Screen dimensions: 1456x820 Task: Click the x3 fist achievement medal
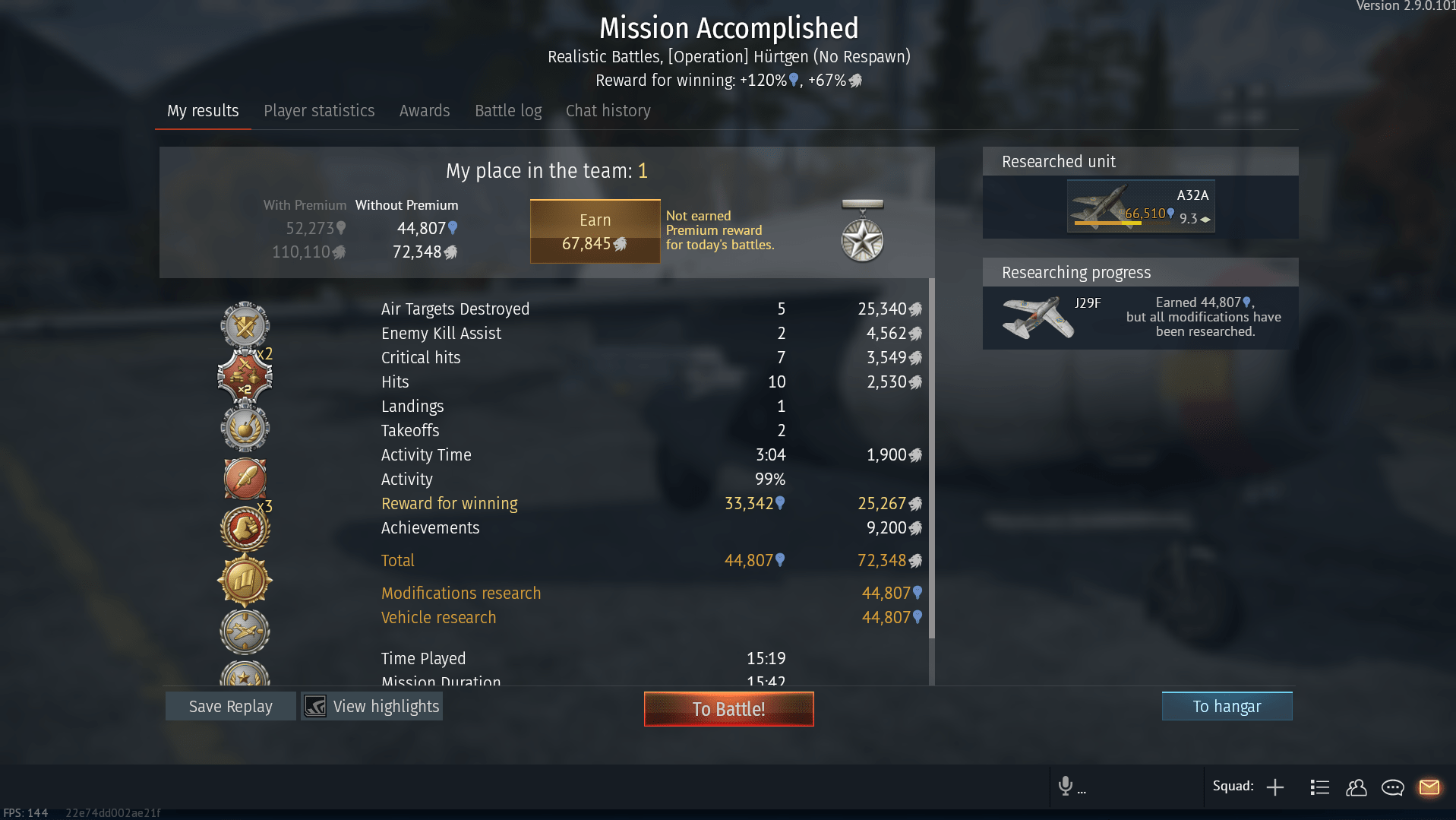coord(244,529)
